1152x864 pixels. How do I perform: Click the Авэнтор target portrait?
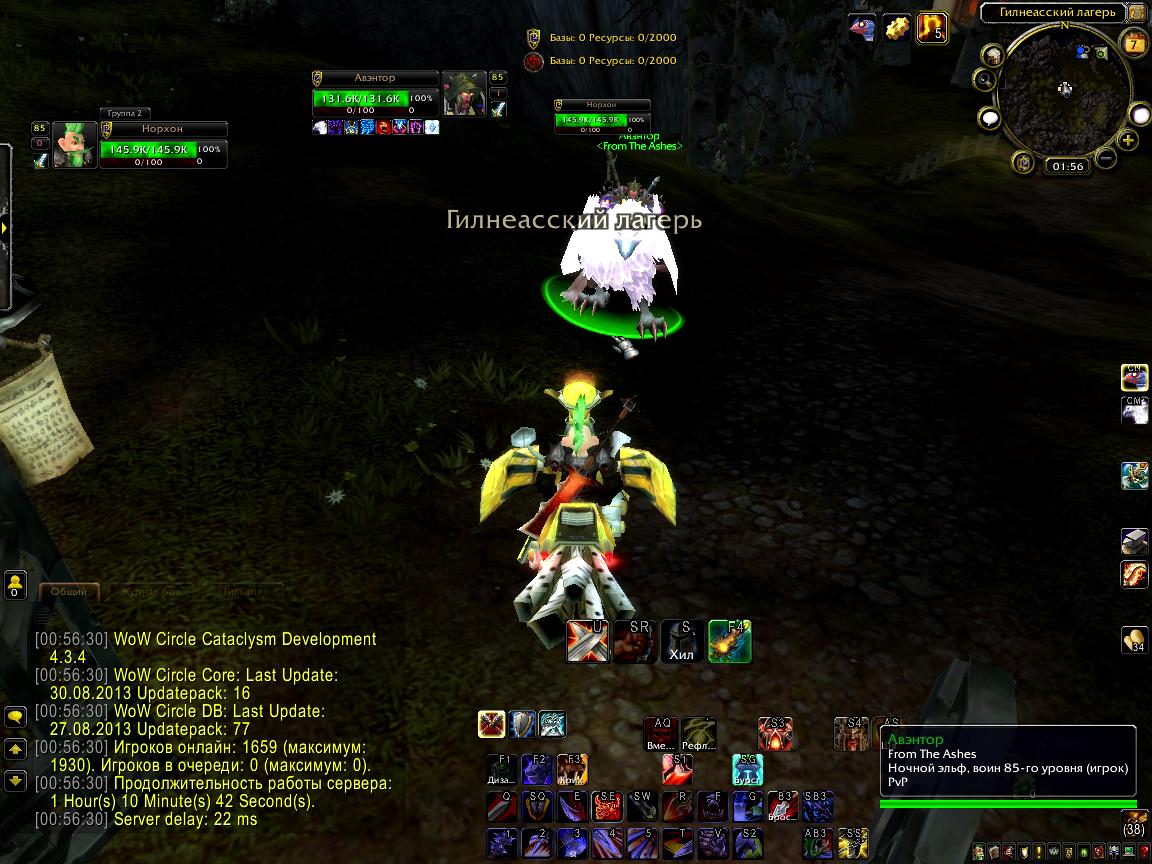[464, 94]
